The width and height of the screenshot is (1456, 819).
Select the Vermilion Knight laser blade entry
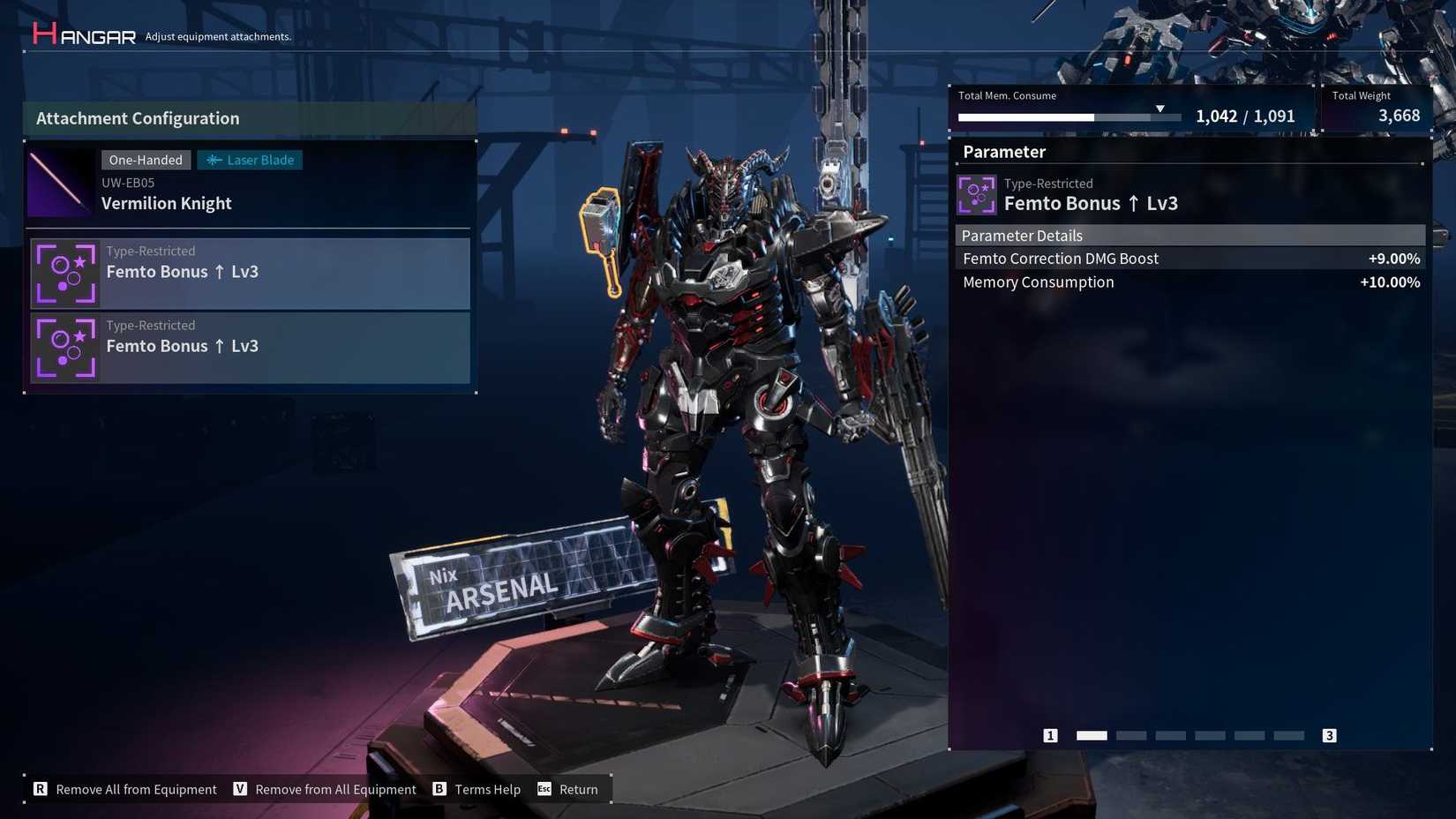tap(250, 184)
